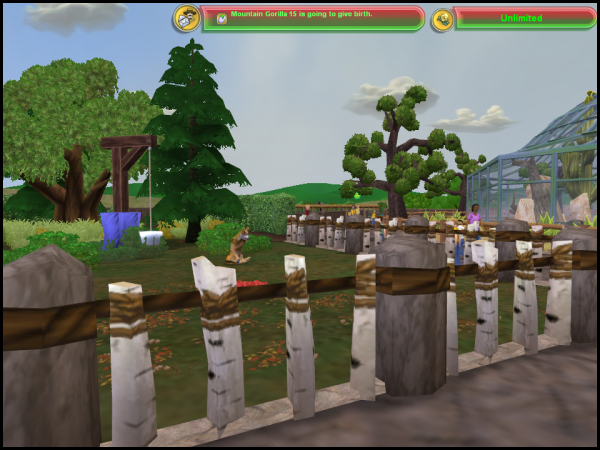The image size is (600, 450).
Task: Click the round zookeeper message icon
Action: (x=186, y=18)
